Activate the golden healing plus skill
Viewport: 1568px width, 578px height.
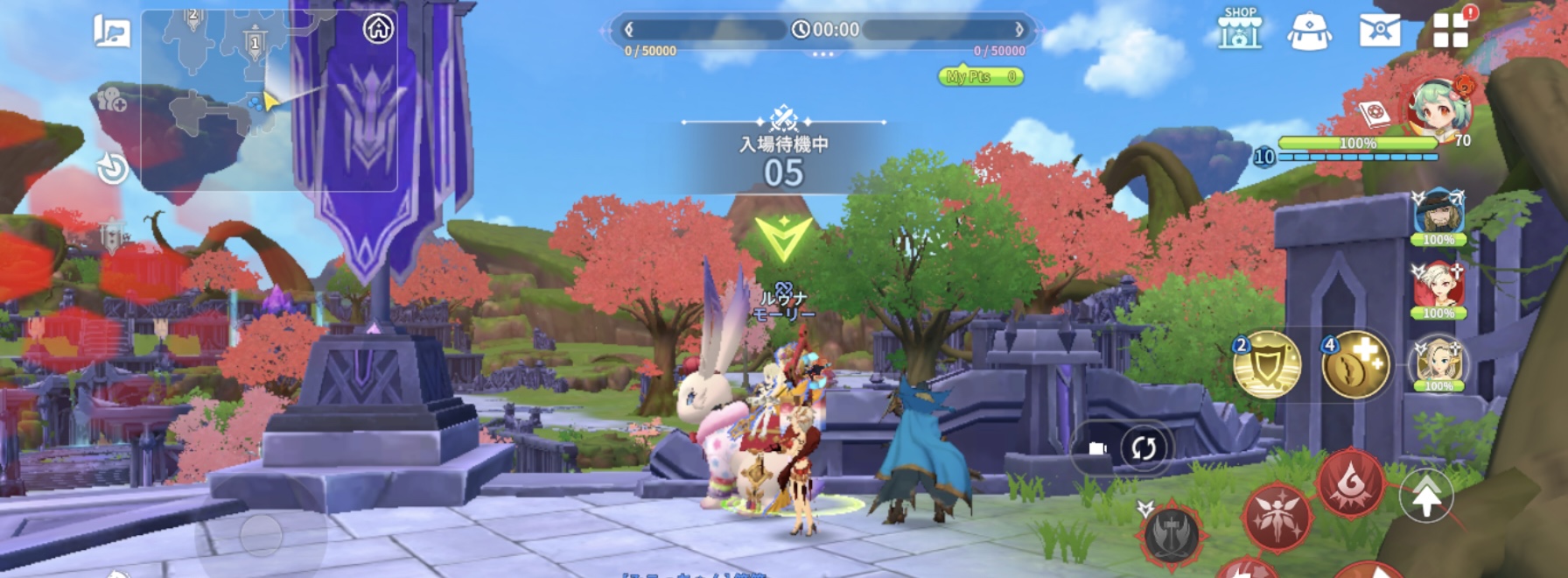(x=1355, y=364)
